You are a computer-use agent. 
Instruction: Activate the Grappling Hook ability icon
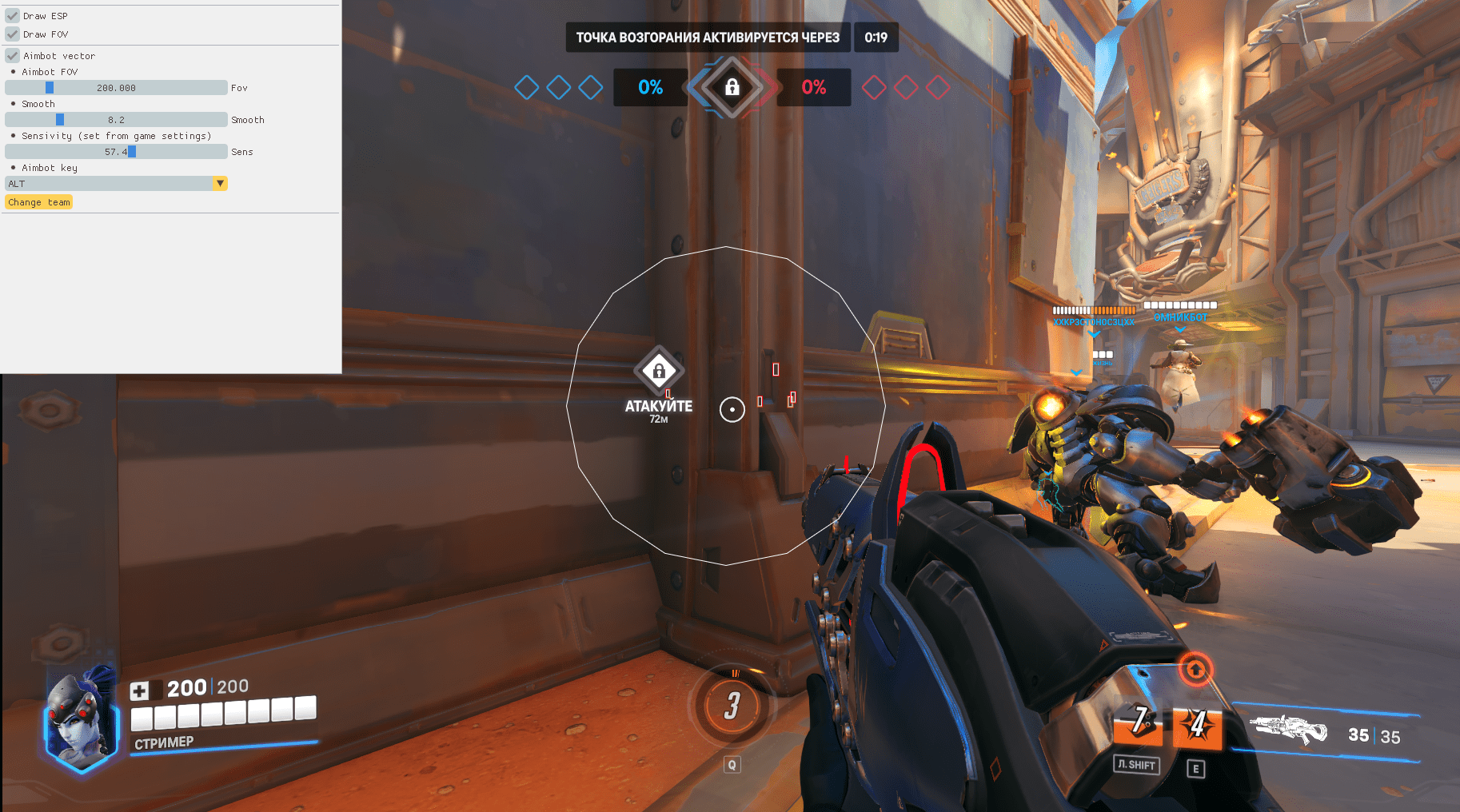tap(1139, 722)
